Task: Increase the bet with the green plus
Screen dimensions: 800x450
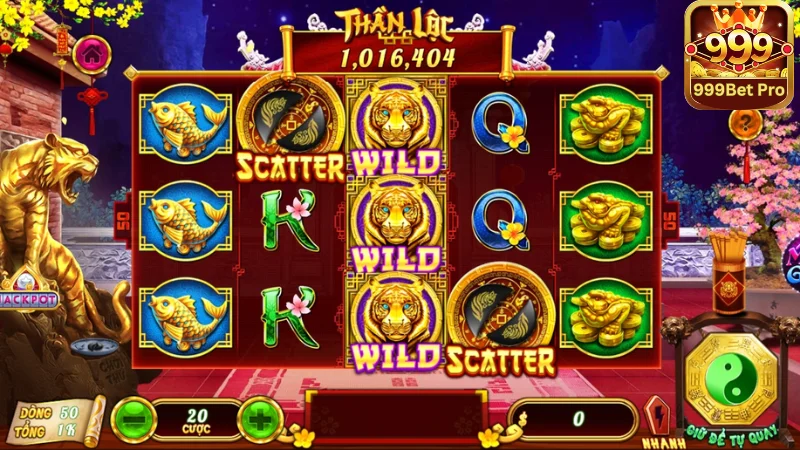Action: pyautogui.click(x=259, y=418)
